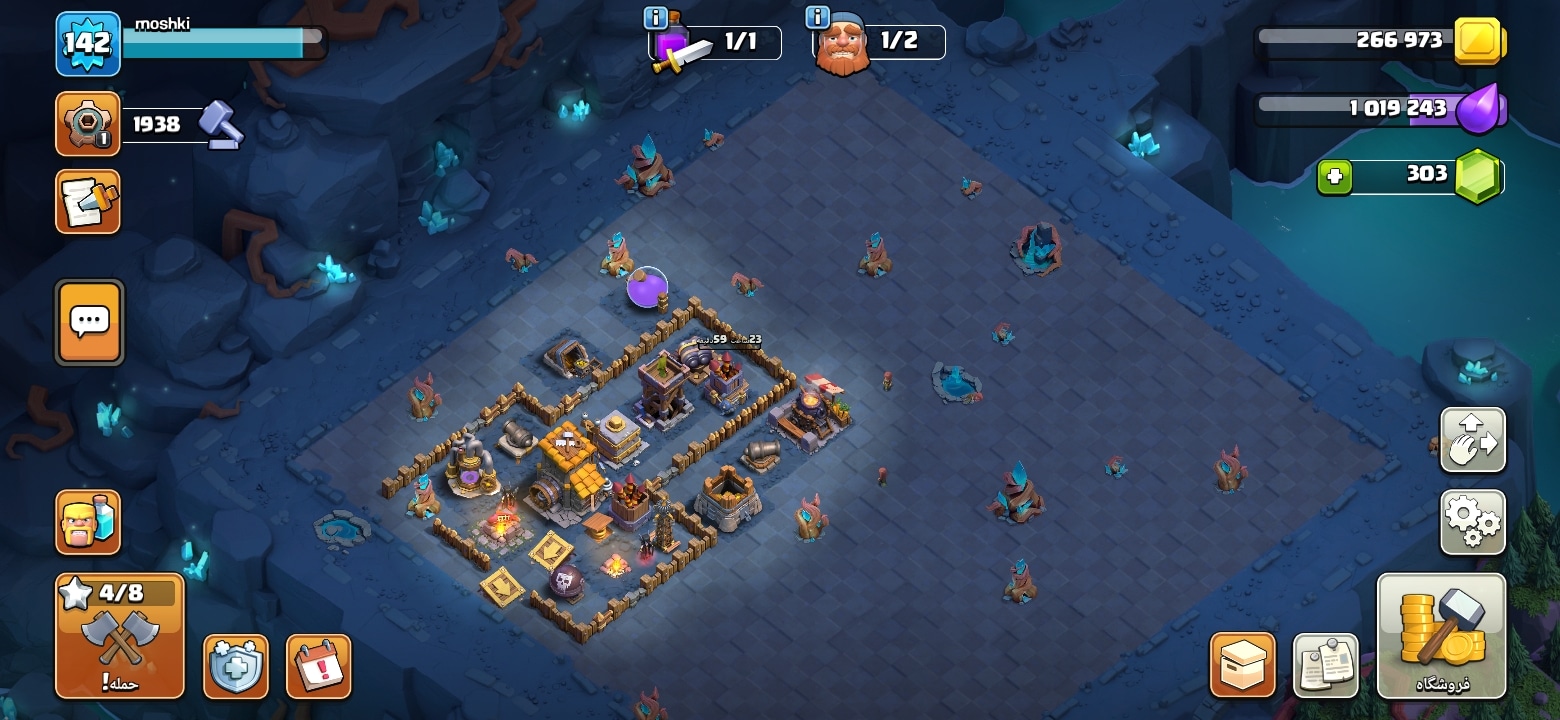The height and width of the screenshot is (720, 1560).
Task: Buy gems with the green plus button
Action: click(1334, 177)
